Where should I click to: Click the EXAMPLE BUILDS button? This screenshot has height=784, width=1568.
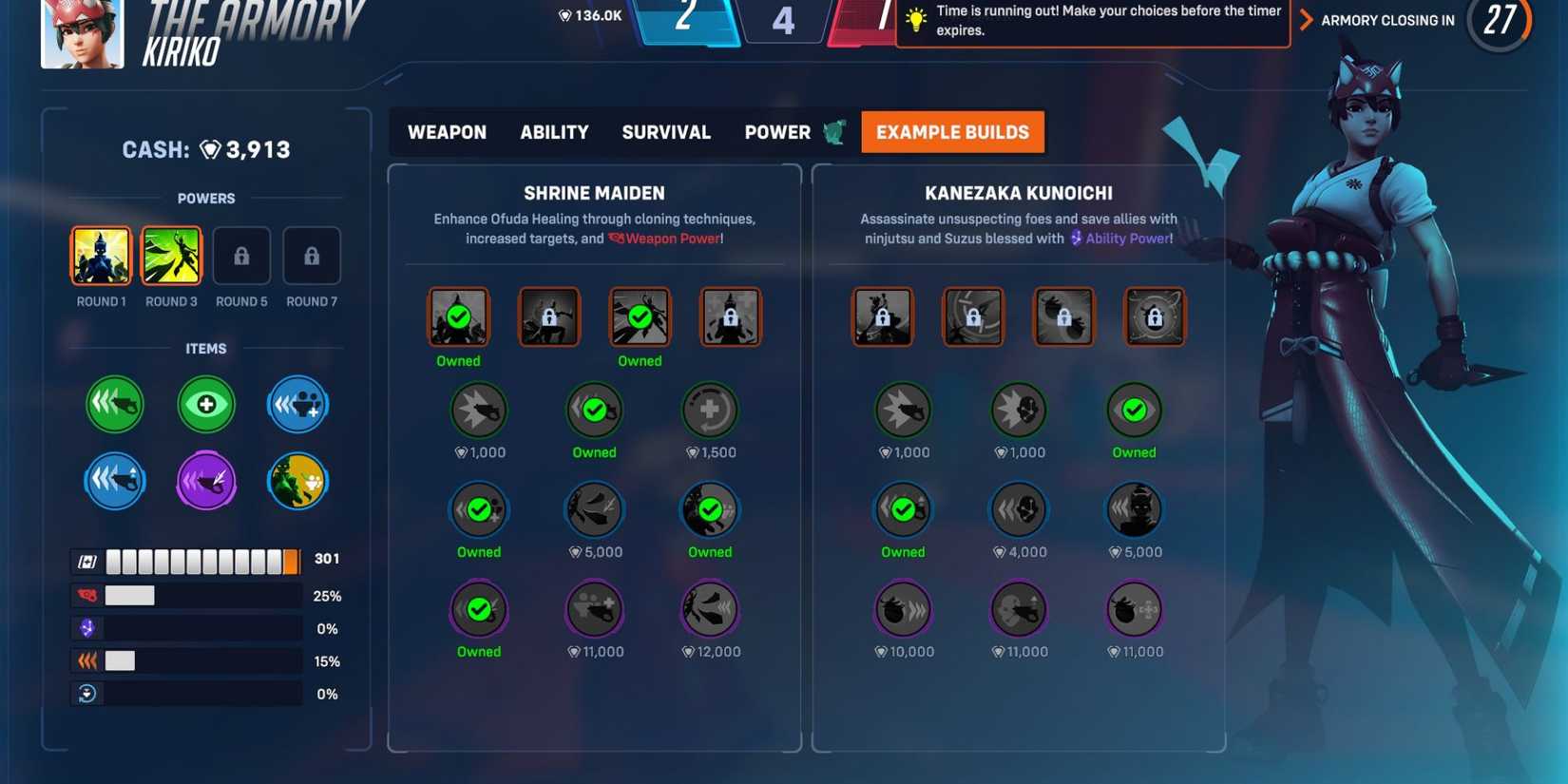tap(952, 132)
